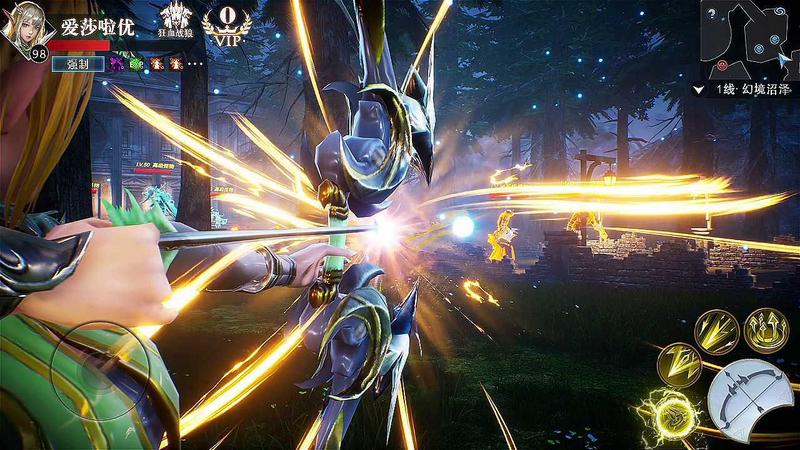Screen dimensions: 800x450
Task: Tap the 强制 mode button
Action: click(78, 63)
